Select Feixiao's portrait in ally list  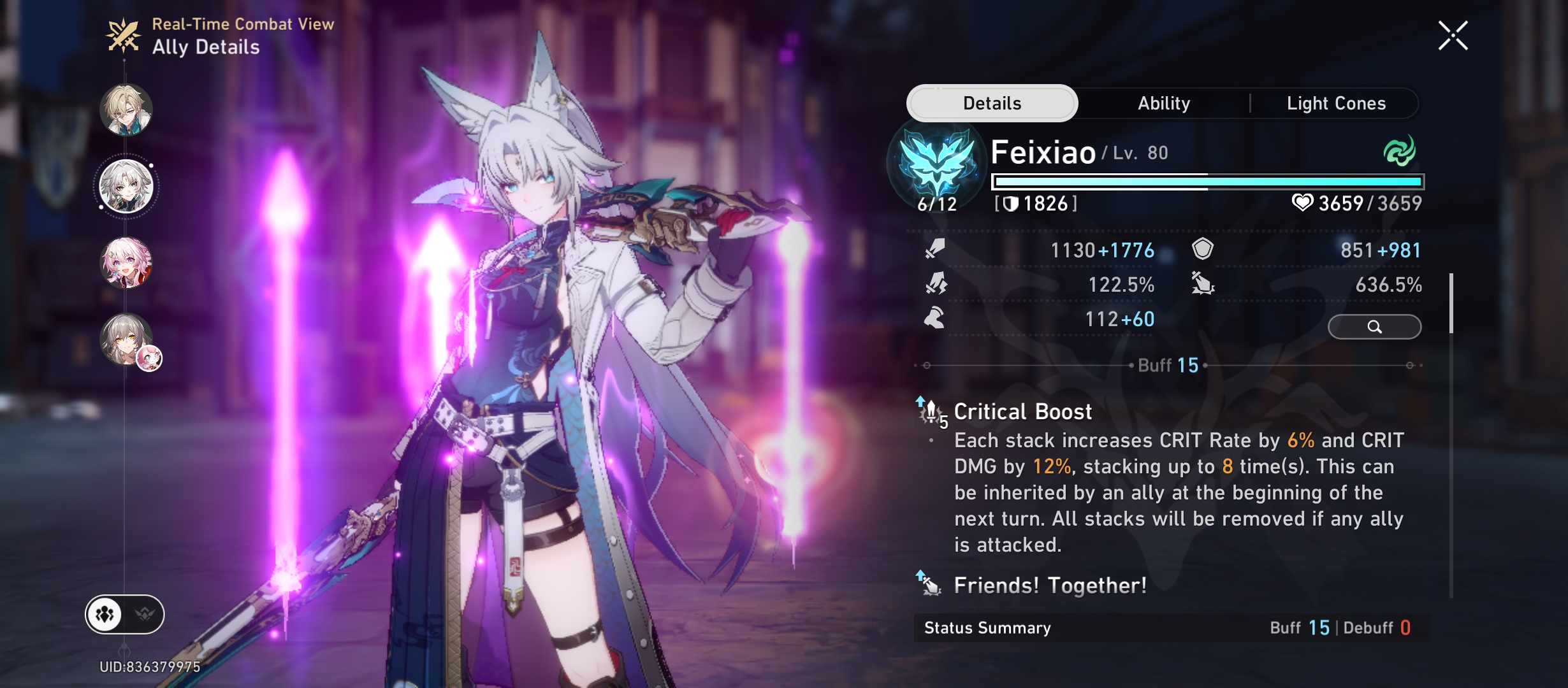point(126,187)
